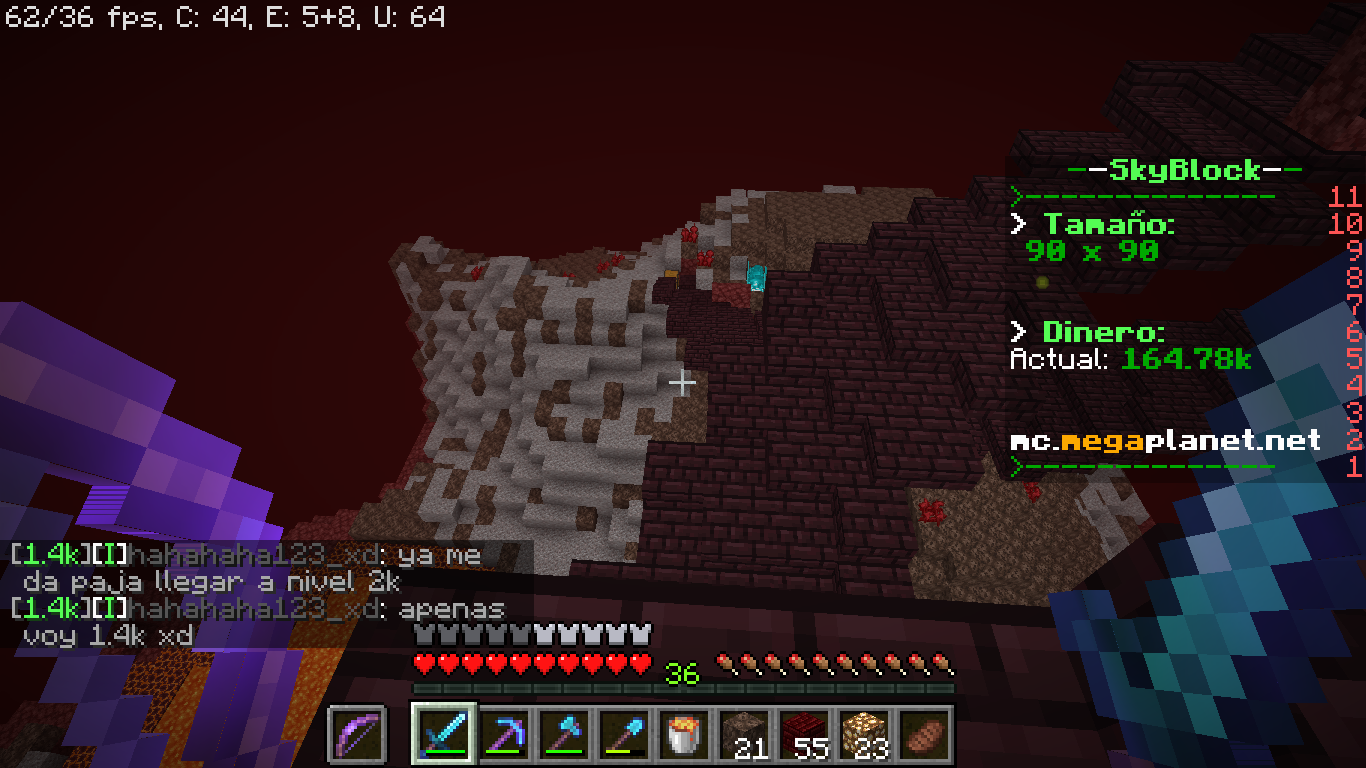Click the enchanted bow offhand slot
Image resolution: width=1366 pixels, height=768 pixels.
tap(358, 733)
